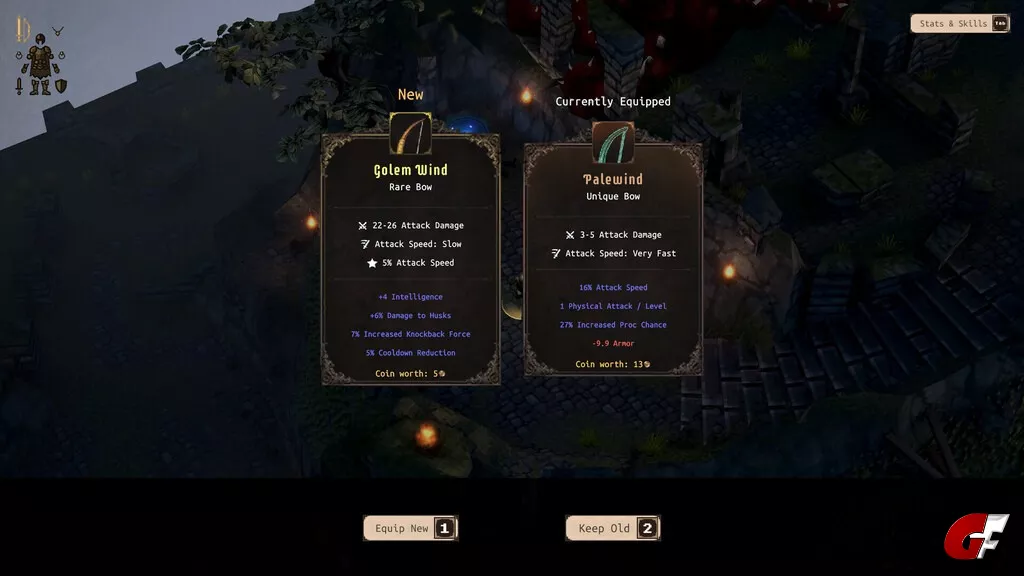Keep the old Palewind bow
The image size is (1024, 576).
tap(613, 528)
